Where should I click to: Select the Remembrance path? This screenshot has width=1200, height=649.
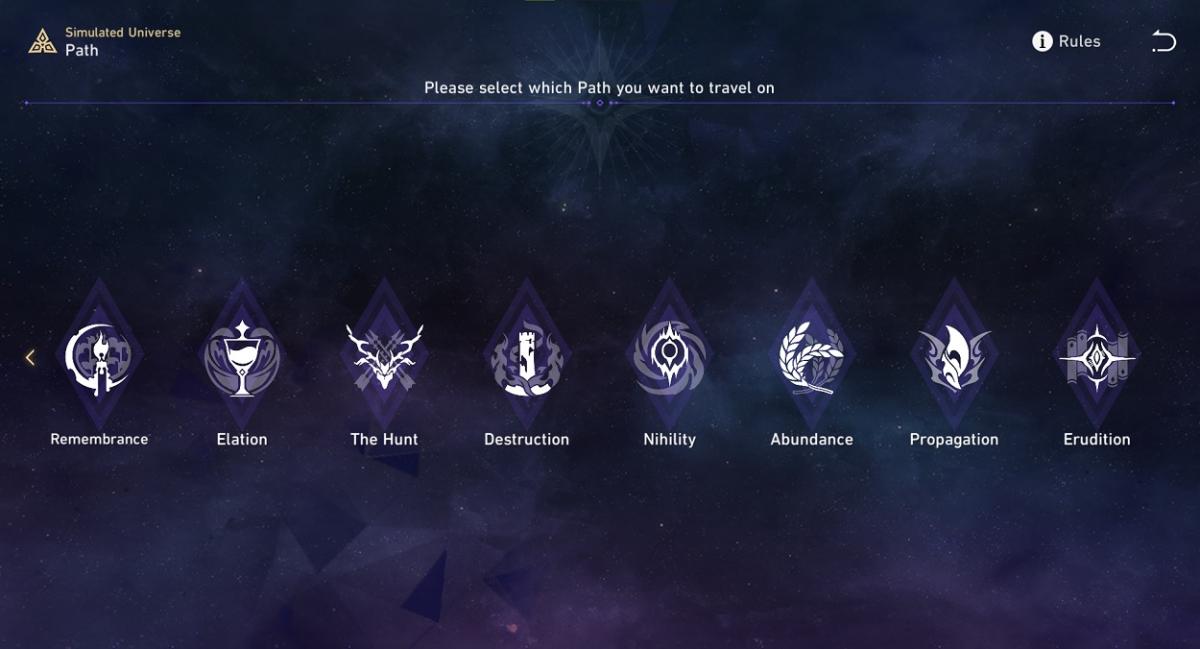[x=98, y=358]
